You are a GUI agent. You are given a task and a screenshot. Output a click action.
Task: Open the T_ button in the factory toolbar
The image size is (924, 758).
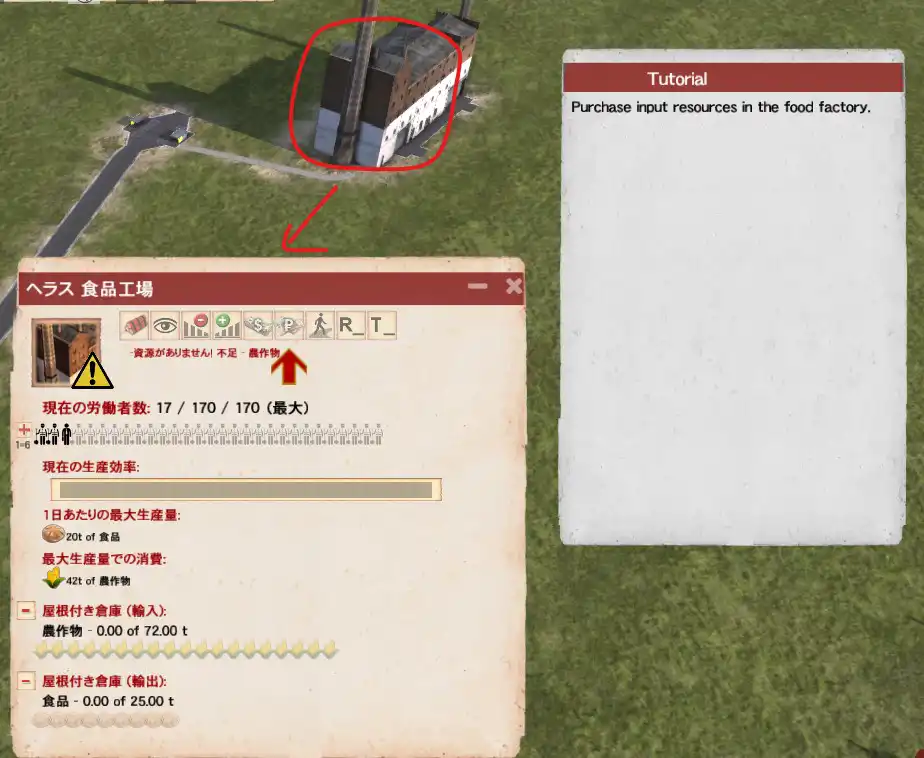(382, 325)
